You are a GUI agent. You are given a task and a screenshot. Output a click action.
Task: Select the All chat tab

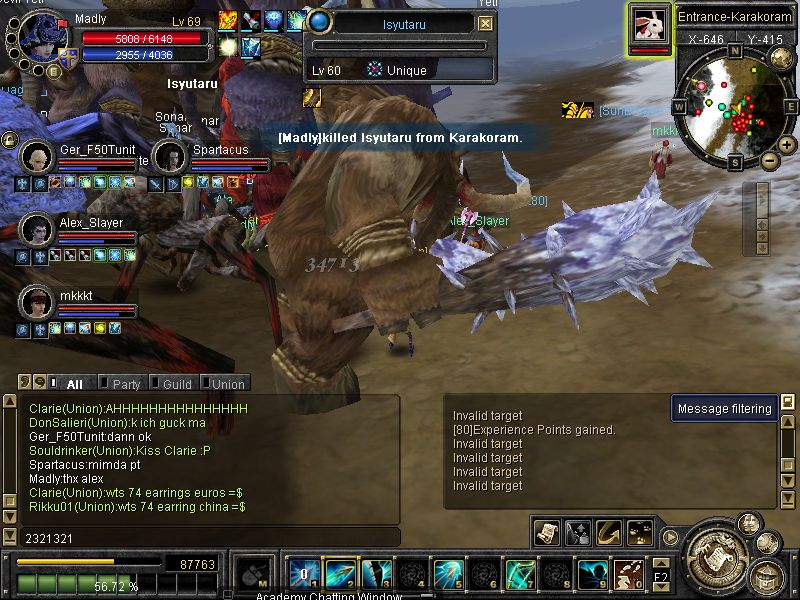pyautogui.click(x=74, y=383)
